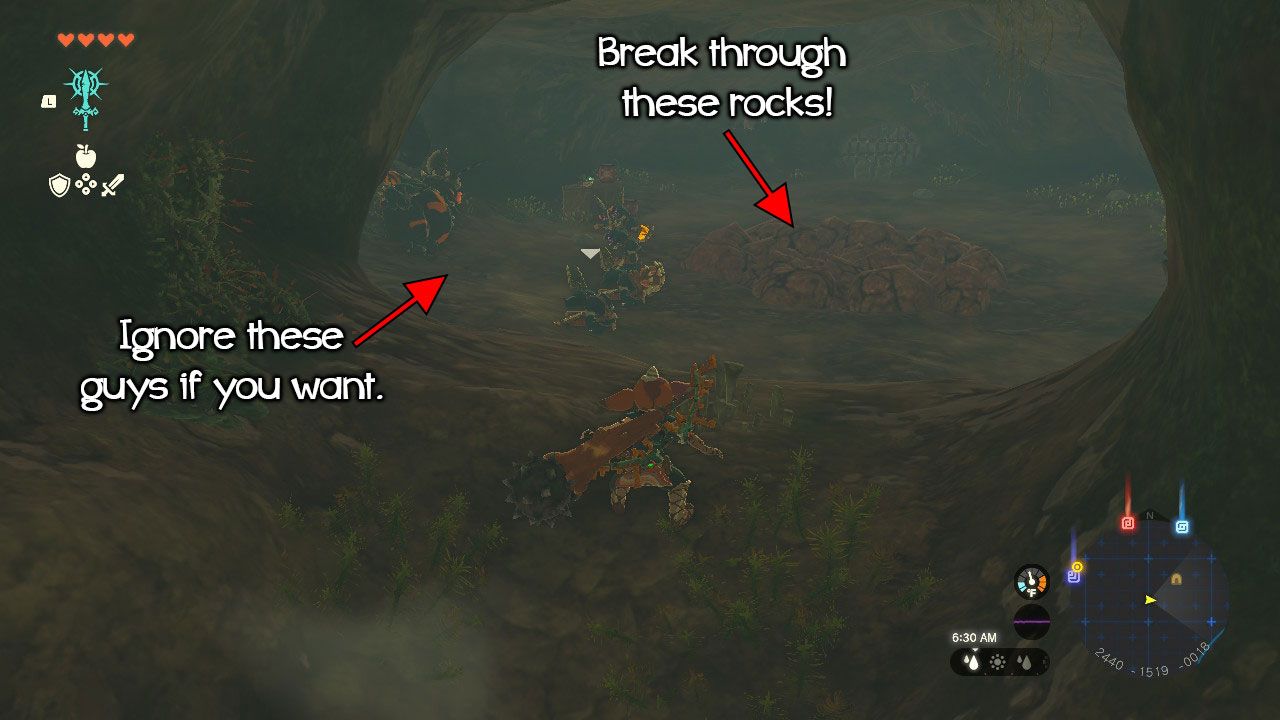The height and width of the screenshot is (720, 1280).
Task: Click the sword attack icon in the status bar
Action: pyautogui.click(x=111, y=185)
